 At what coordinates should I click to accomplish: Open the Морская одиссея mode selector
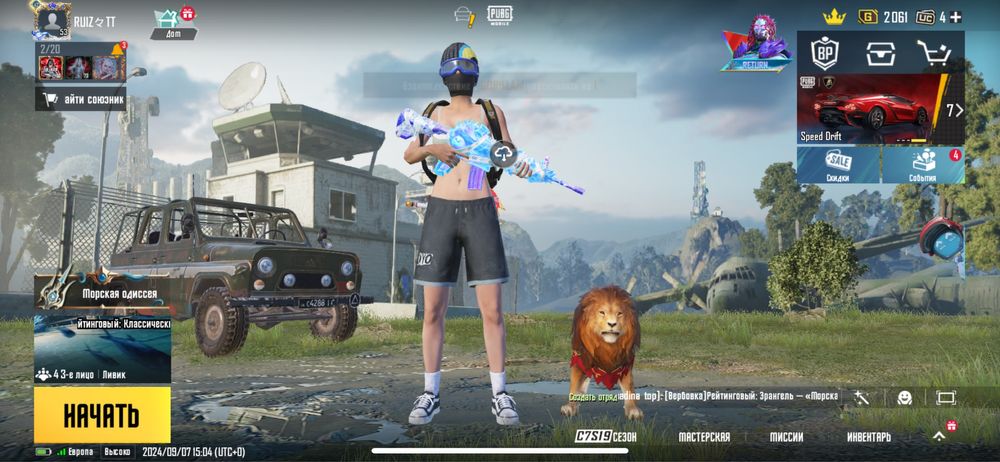click(102, 292)
